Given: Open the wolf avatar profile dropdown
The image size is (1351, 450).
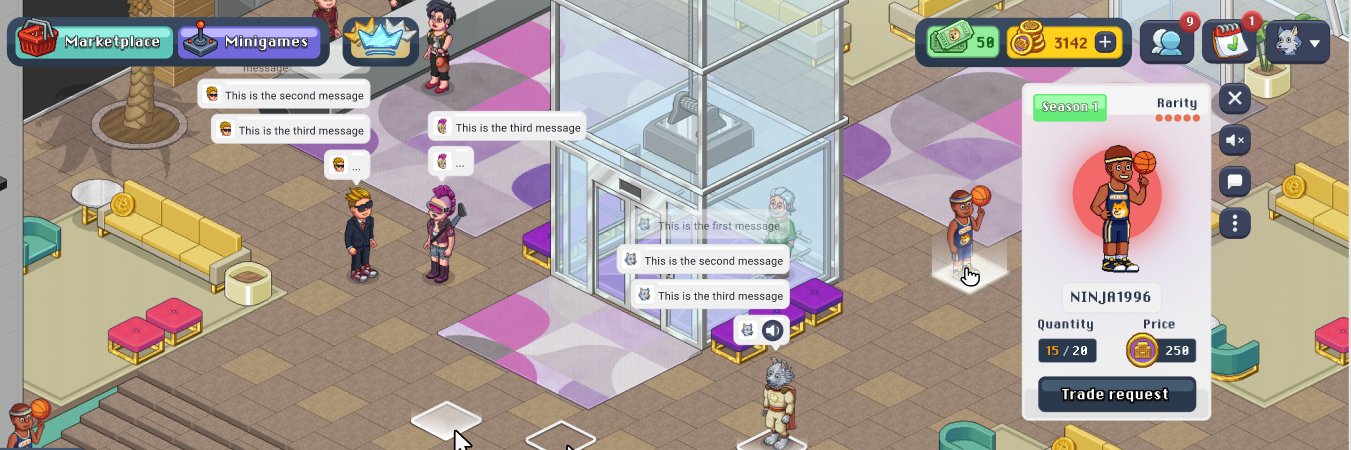Looking at the screenshot, I should (x=1297, y=42).
